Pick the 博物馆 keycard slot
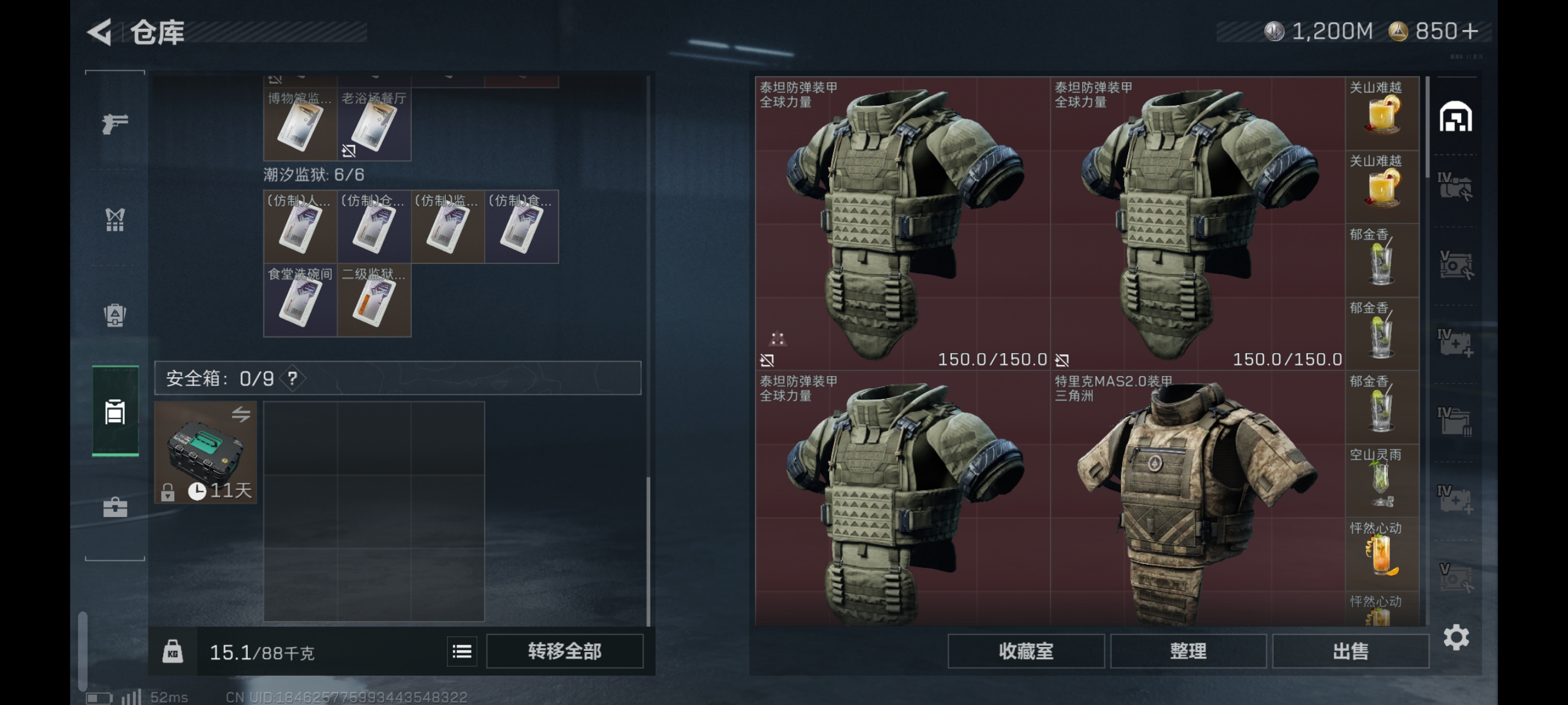1568x705 pixels. [300, 125]
